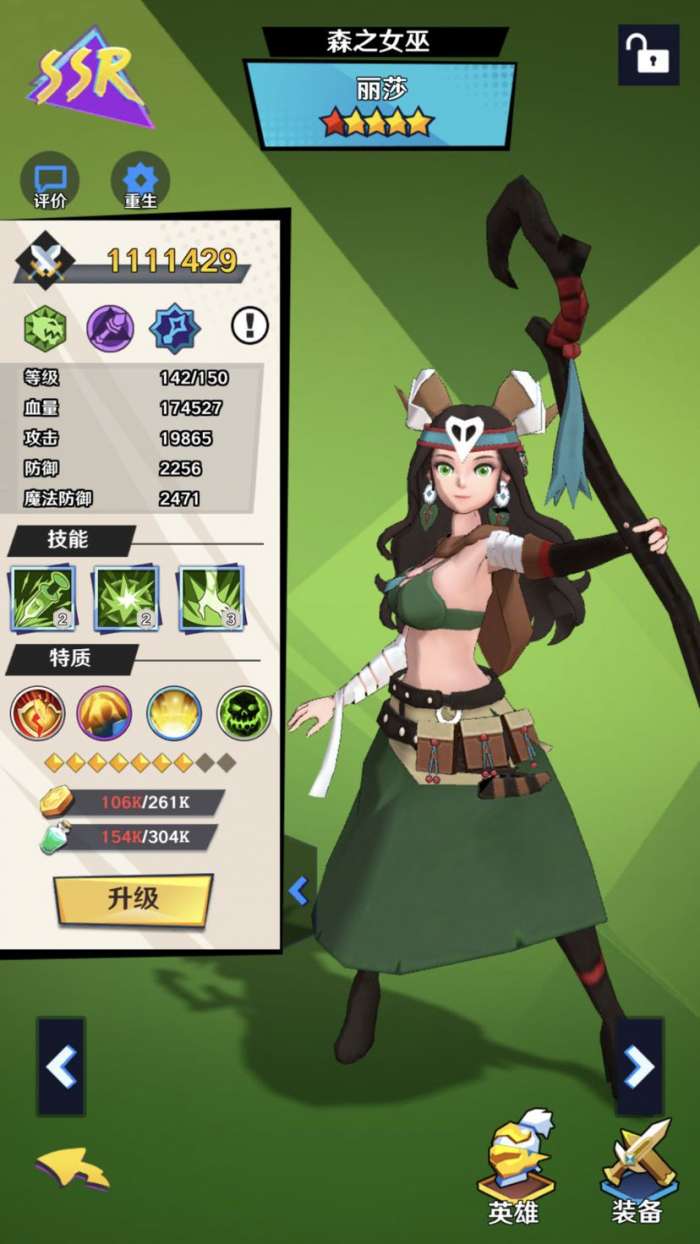Show next hero with right arrow
Viewport: 700px width, 1244px height.
point(639,1067)
